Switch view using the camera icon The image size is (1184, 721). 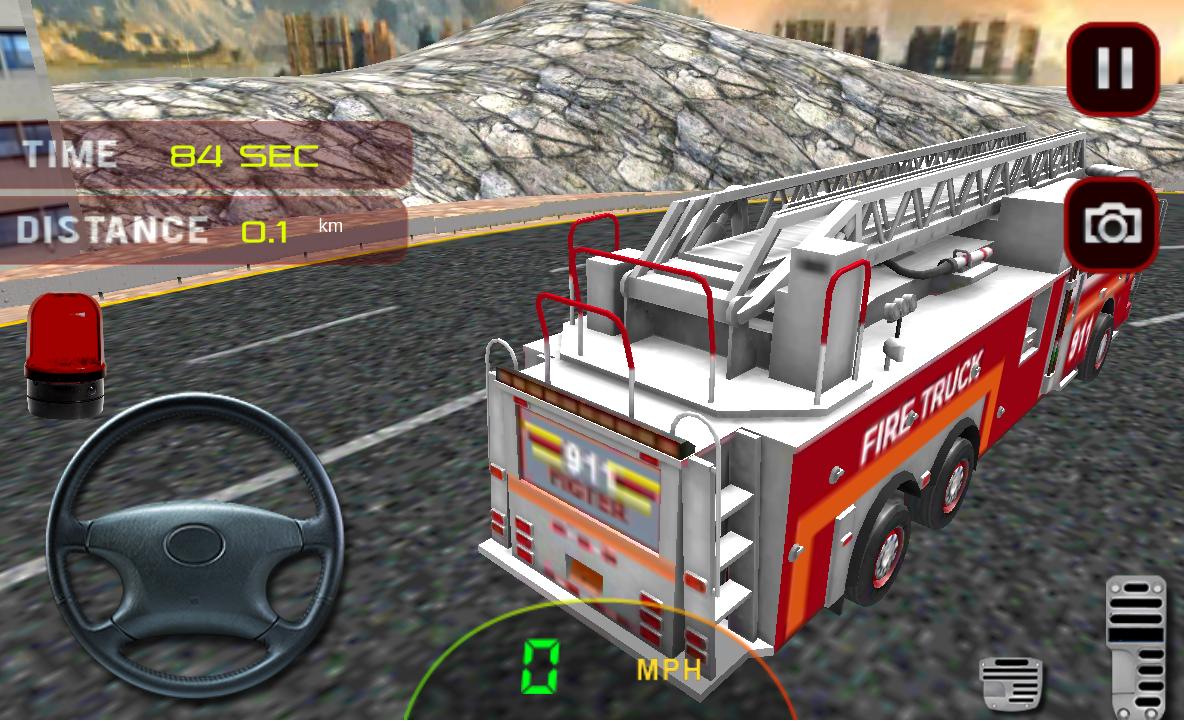click(1113, 225)
